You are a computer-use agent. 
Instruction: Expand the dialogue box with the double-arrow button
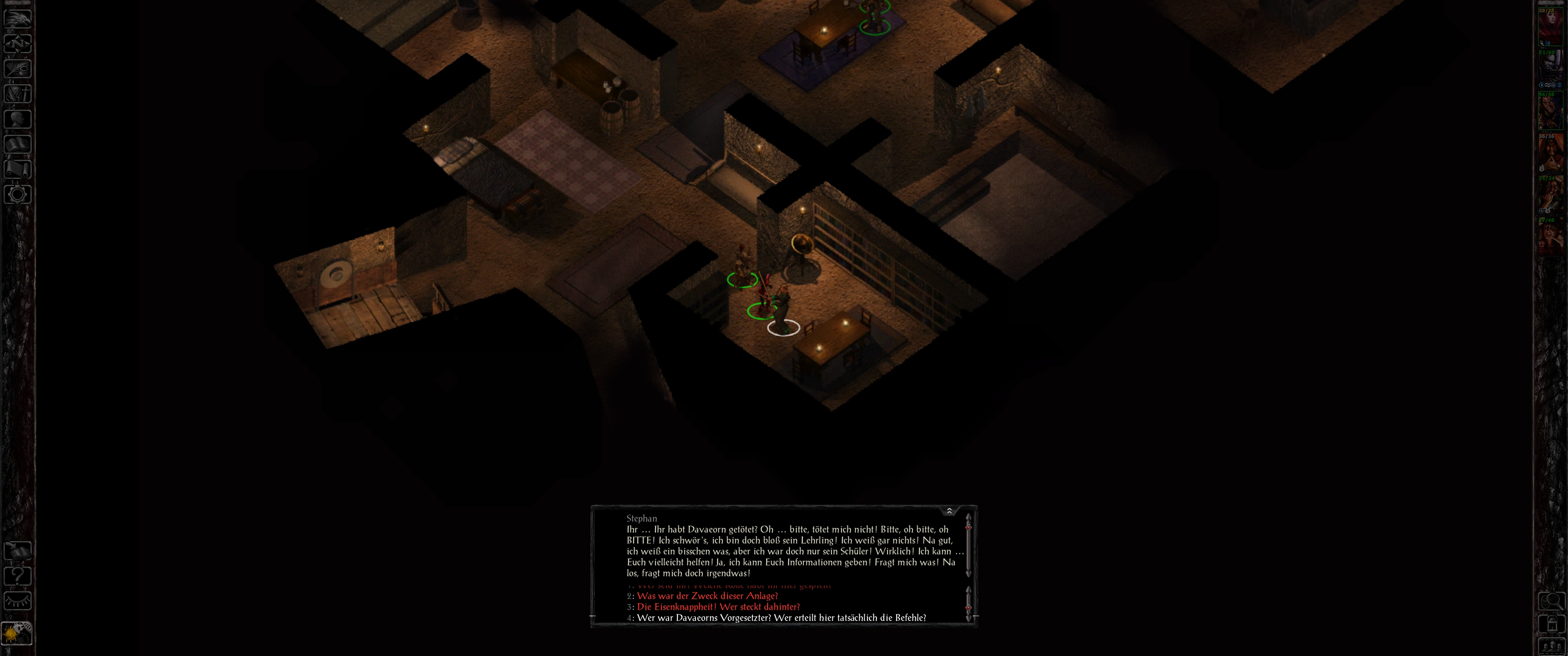tap(949, 511)
